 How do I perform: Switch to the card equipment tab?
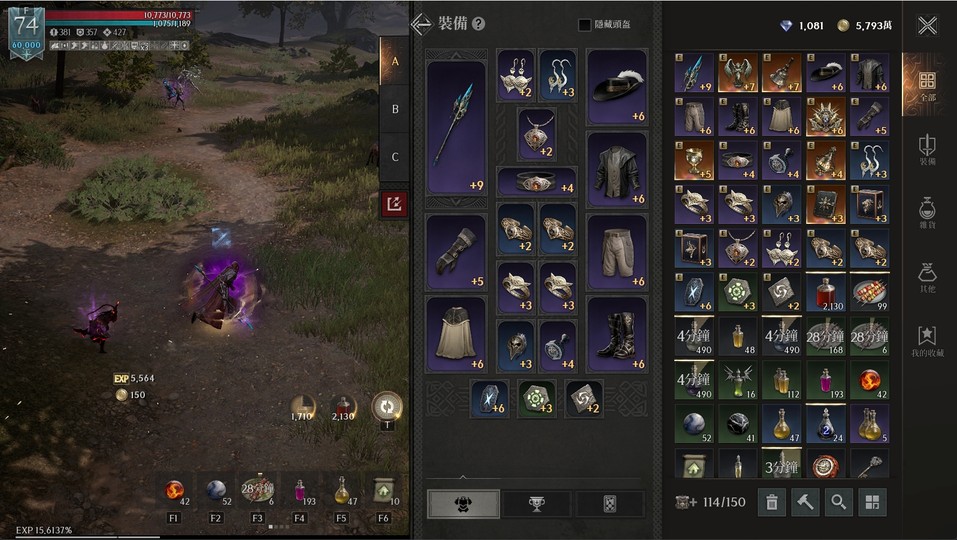[x=610, y=503]
